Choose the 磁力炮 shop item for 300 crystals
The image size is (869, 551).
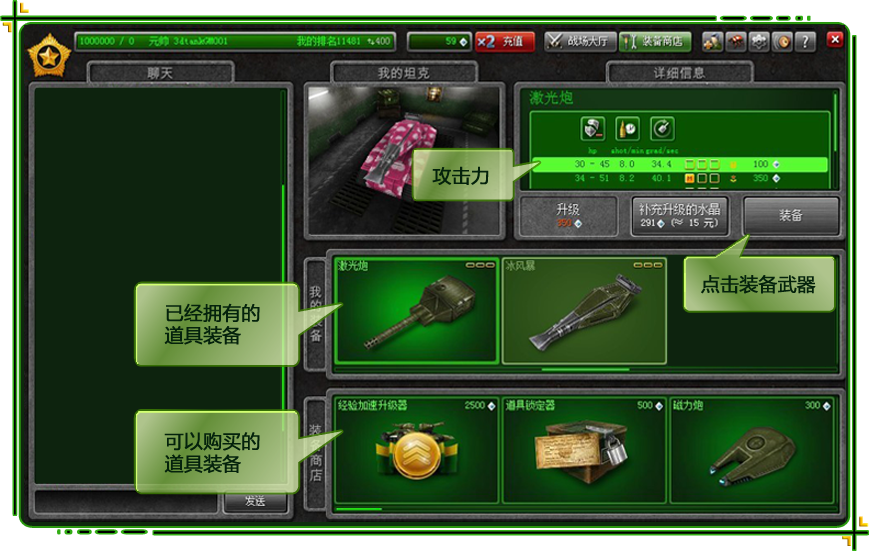click(x=752, y=450)
